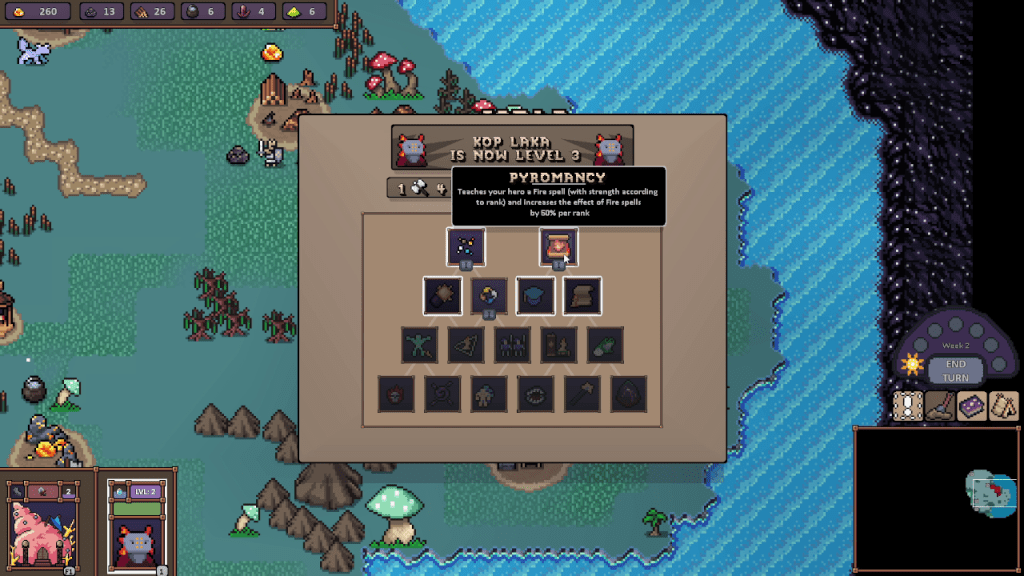The image size is (1024, 576).
Task: End the current turn
Action: pos(955,371)
